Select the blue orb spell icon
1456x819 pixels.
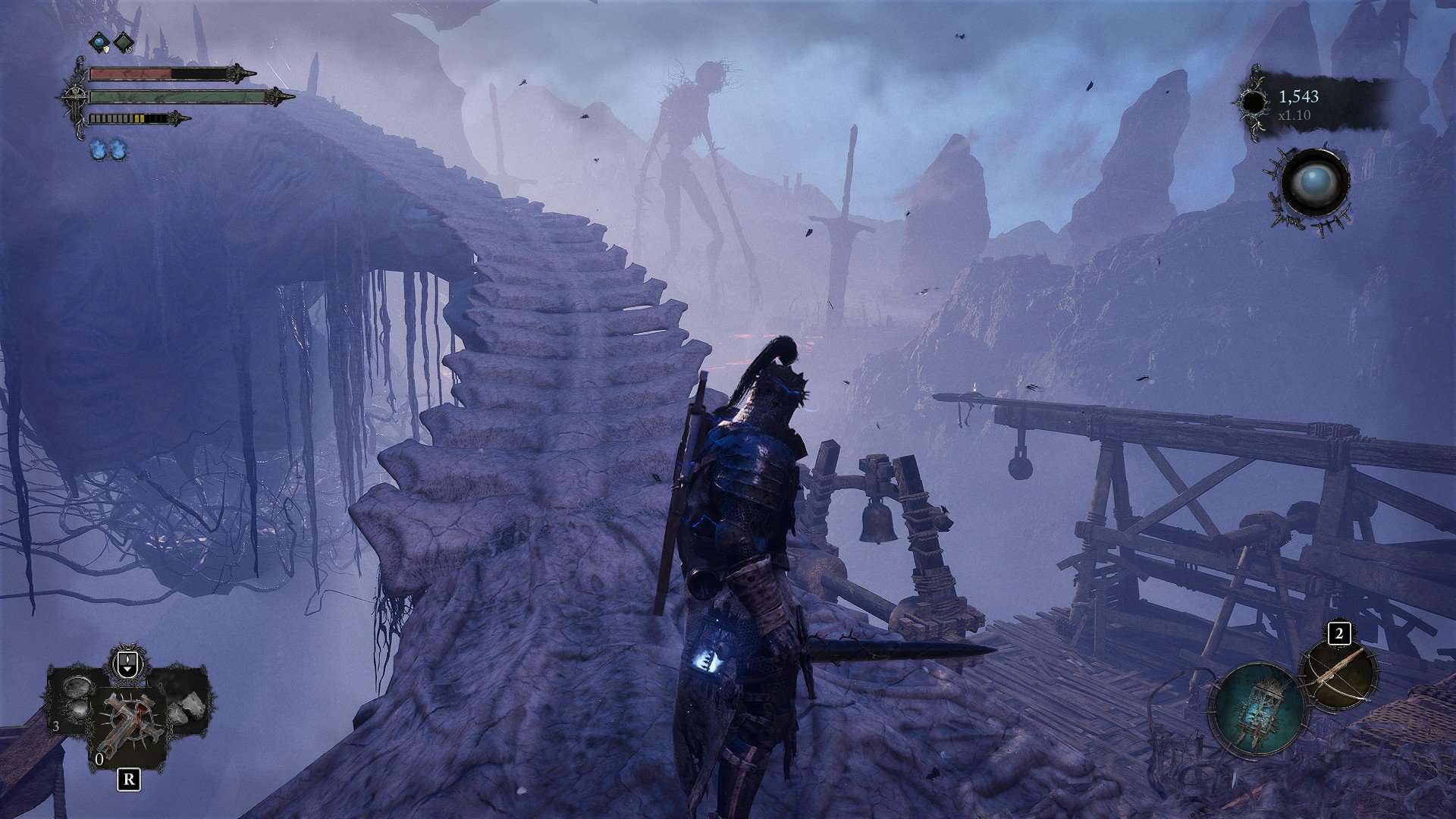click(99, 42)
